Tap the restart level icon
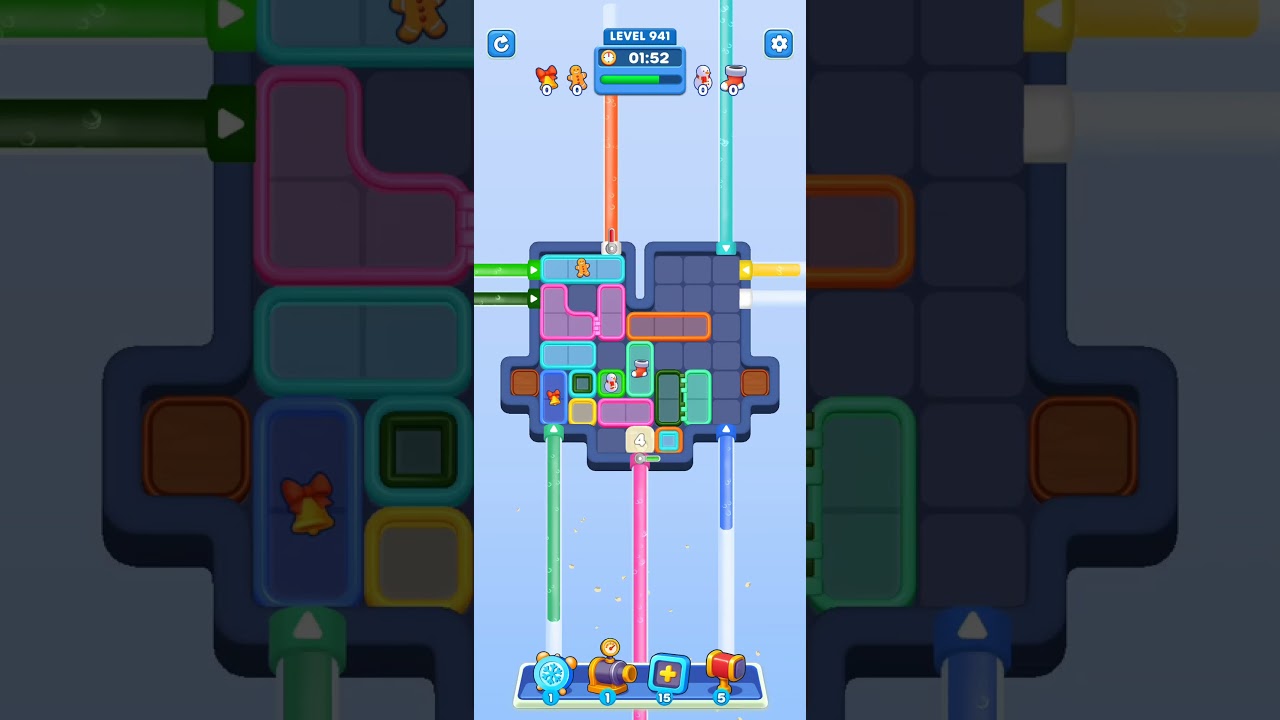 tap(501, 44)
